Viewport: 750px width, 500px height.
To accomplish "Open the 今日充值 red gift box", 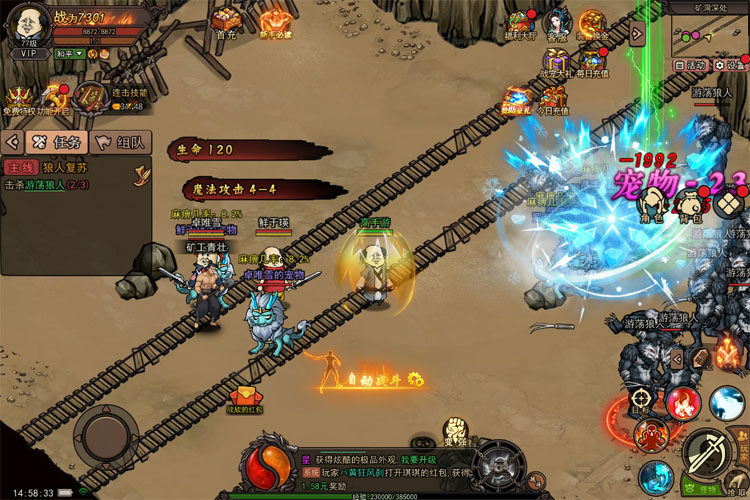I will (x=553, y=98).
